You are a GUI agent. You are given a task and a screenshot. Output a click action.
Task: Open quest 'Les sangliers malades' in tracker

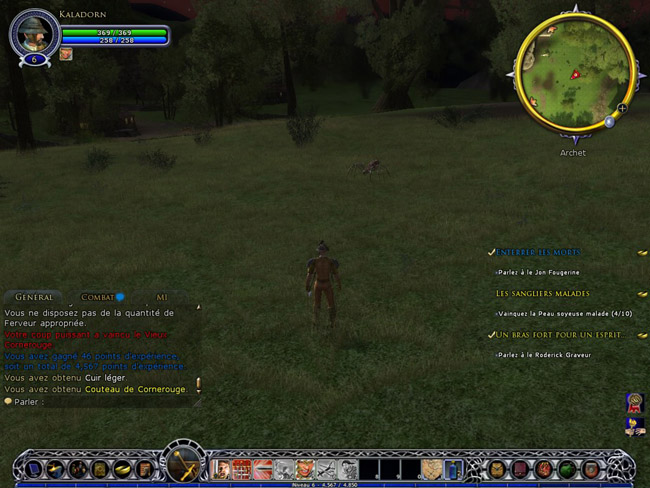click(x=542, y=294)
